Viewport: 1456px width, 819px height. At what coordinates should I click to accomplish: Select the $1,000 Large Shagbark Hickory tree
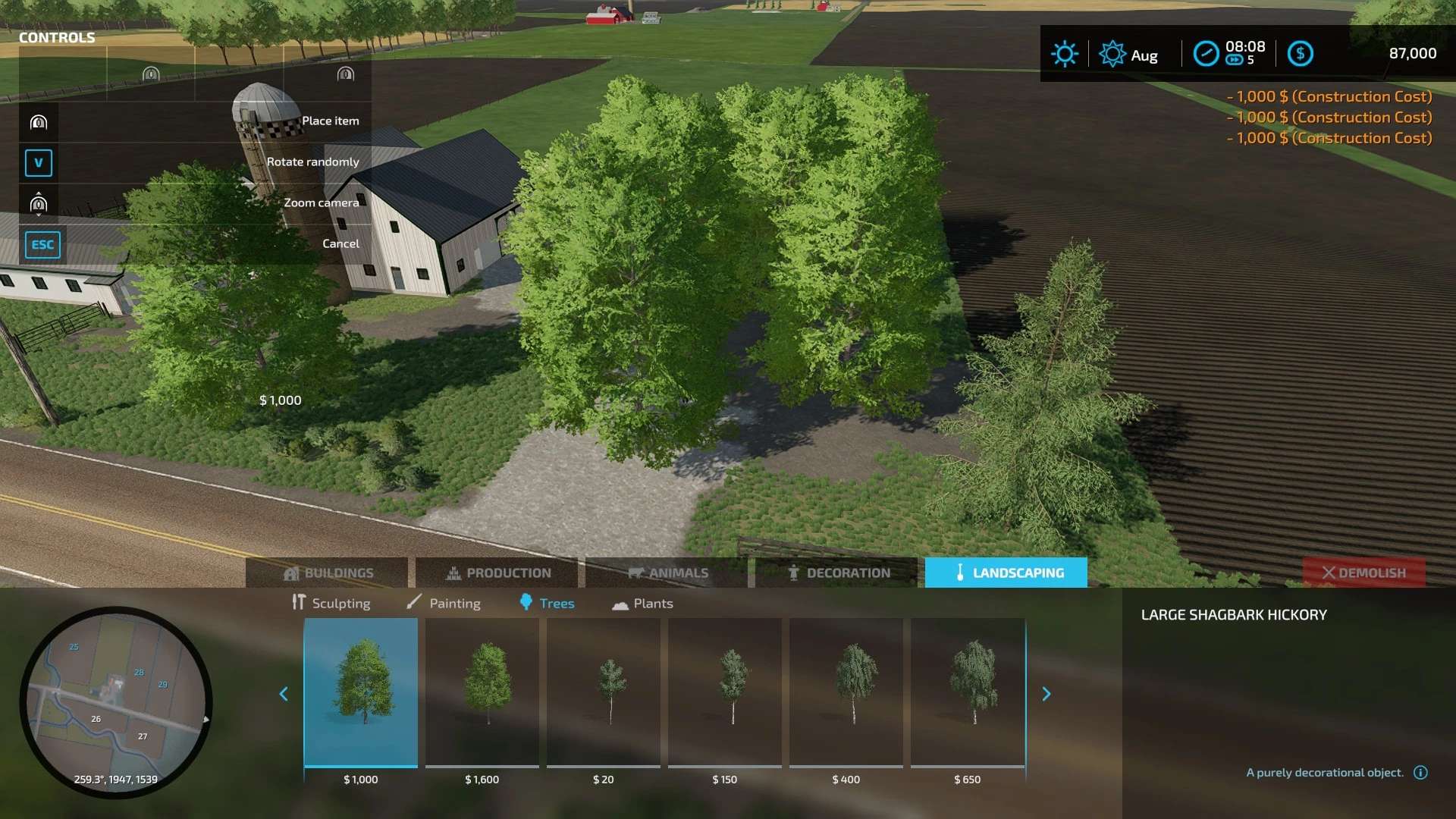pyautogui.click(x=361, y=692)
